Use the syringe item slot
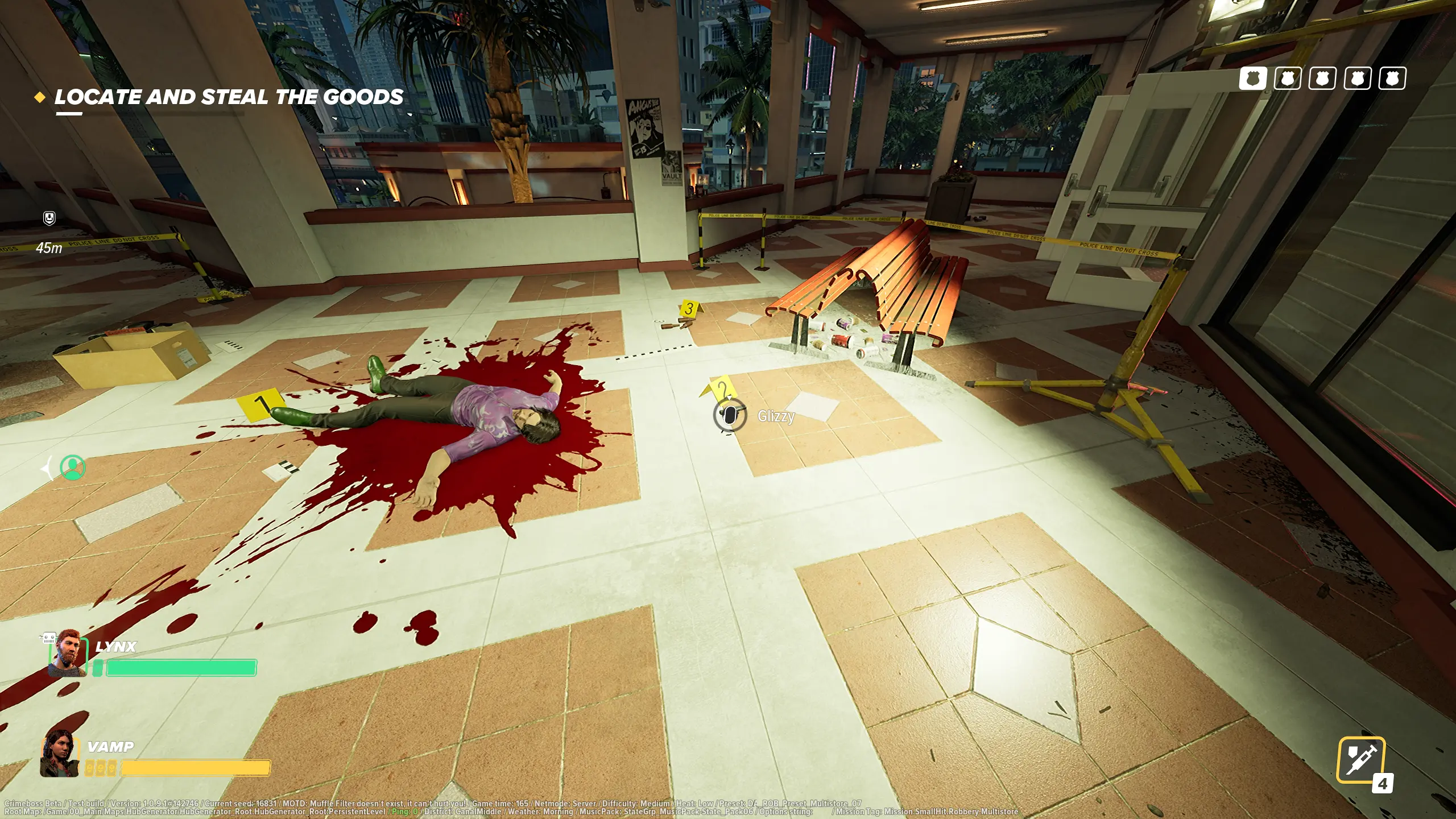1456x819 pixels. pos(1360,760)
